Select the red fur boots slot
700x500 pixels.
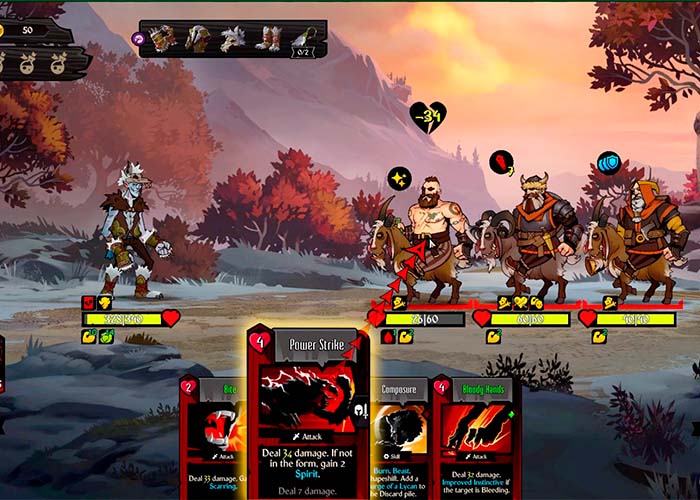[x=266, y=38]
